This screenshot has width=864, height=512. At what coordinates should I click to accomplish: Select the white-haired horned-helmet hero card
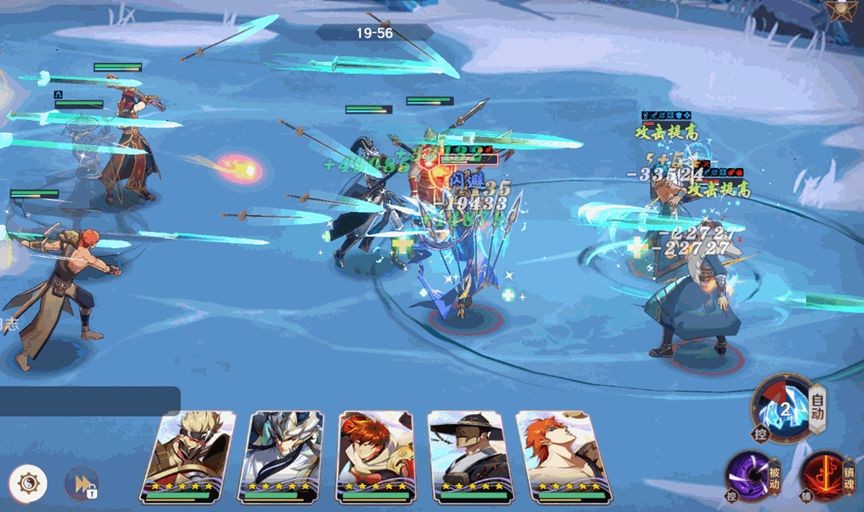click(280, 455)
